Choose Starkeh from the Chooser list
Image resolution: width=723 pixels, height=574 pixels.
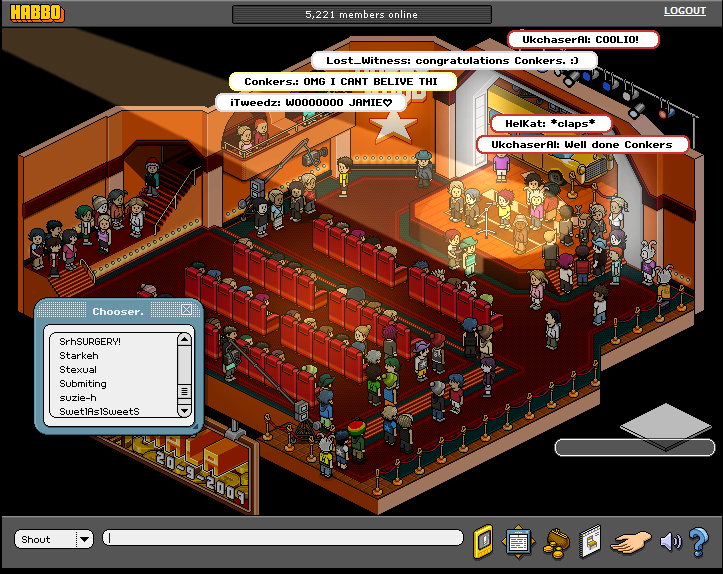(79, 355)
